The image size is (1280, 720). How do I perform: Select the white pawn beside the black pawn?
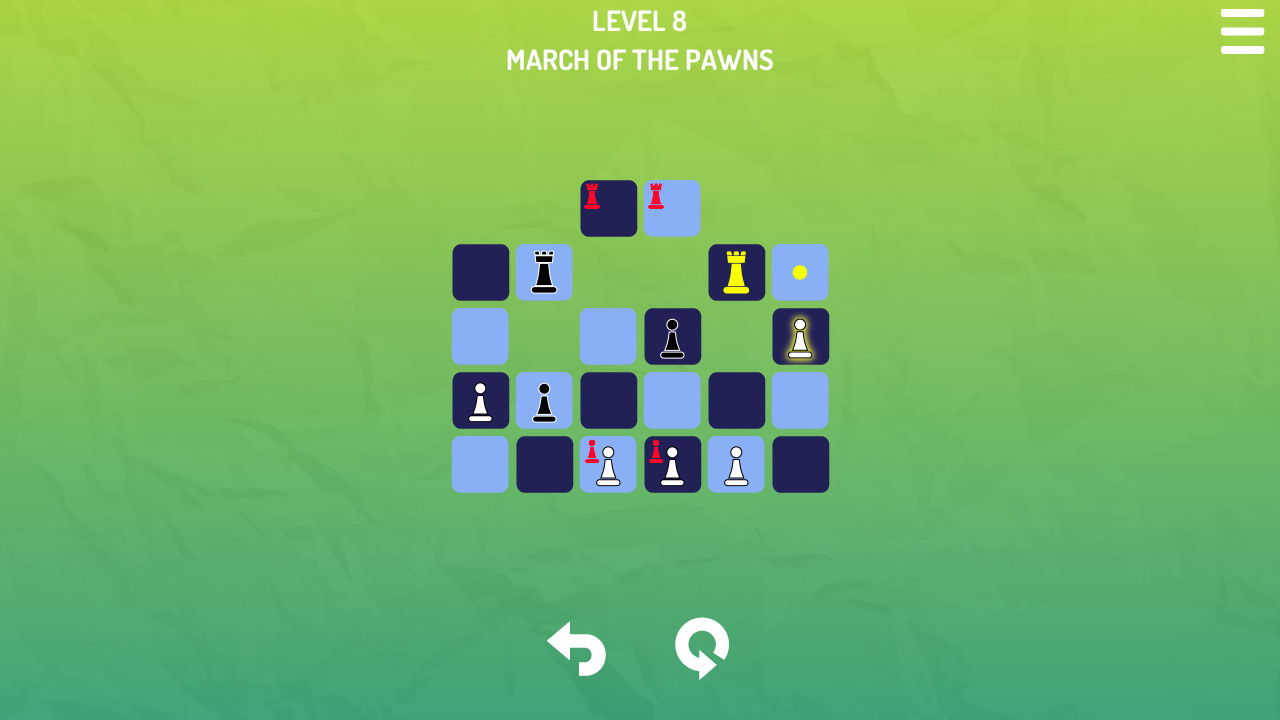[x=480, y=400]
